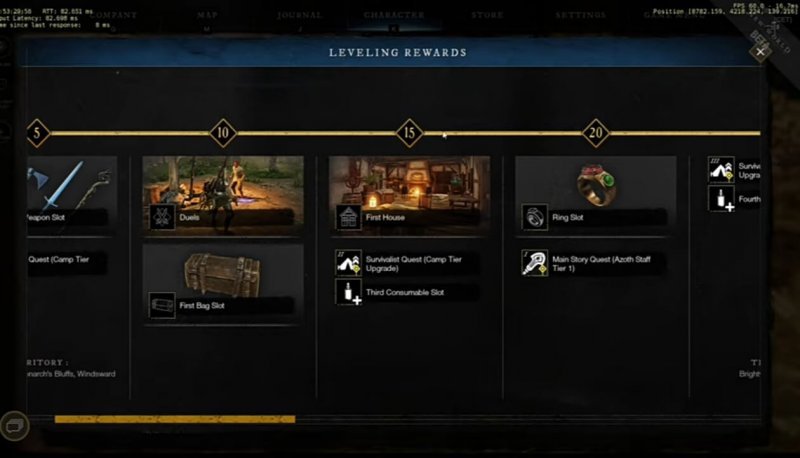Select the Main Story Quest Azoth Staff reward
The height and width of the screenshot is (458, 800).
click(x=596, y=262)
